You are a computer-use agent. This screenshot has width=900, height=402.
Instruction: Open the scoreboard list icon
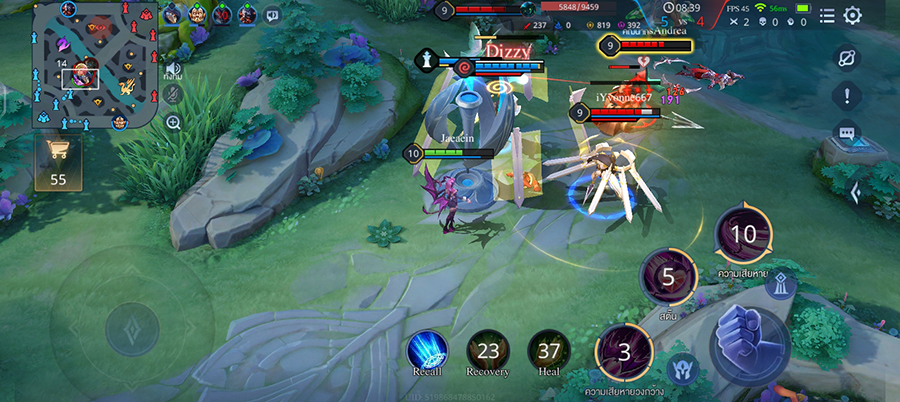(827, 15)
